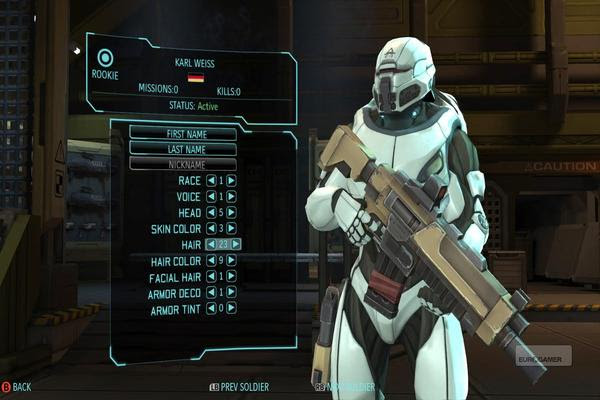Choose the next Facial Hair option

(x=232, y=276)
